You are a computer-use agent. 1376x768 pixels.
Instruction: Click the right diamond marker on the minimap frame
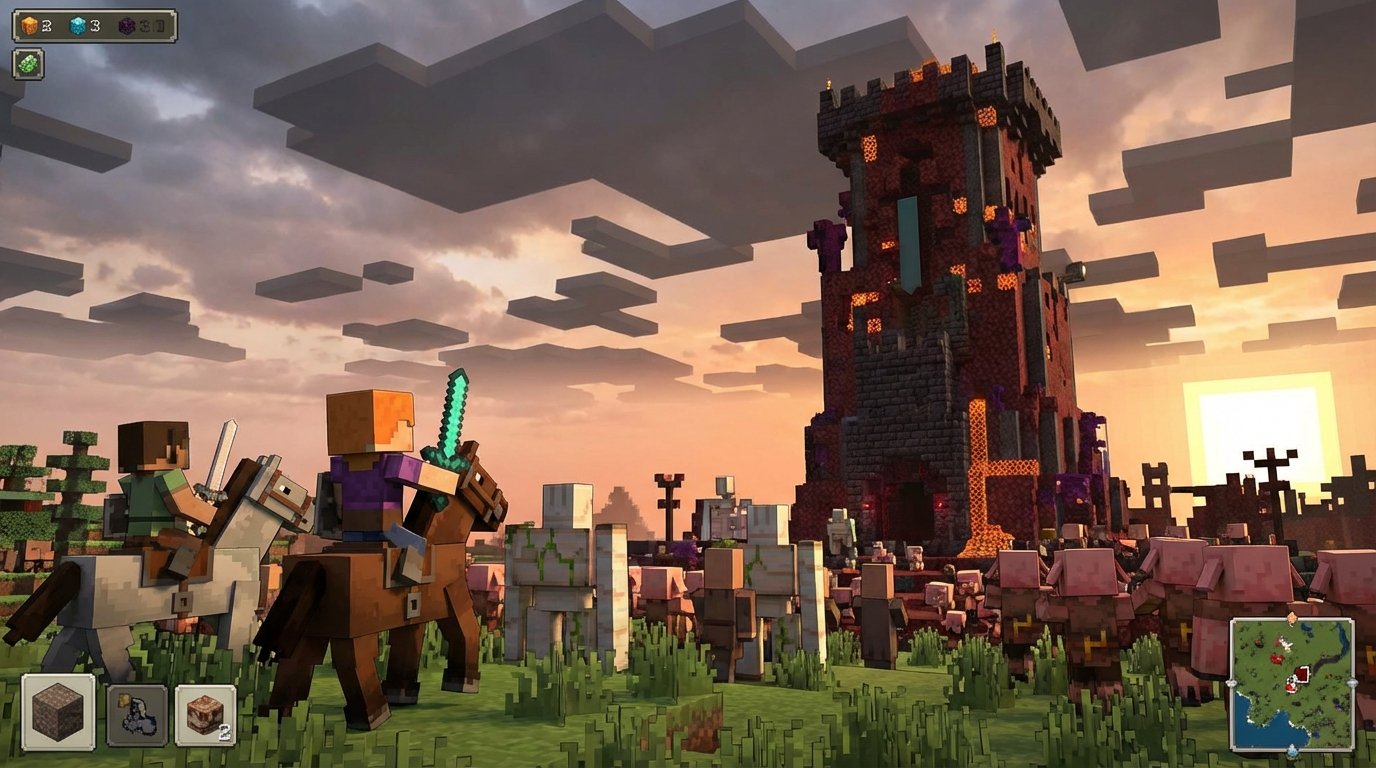coord(1352,683)
